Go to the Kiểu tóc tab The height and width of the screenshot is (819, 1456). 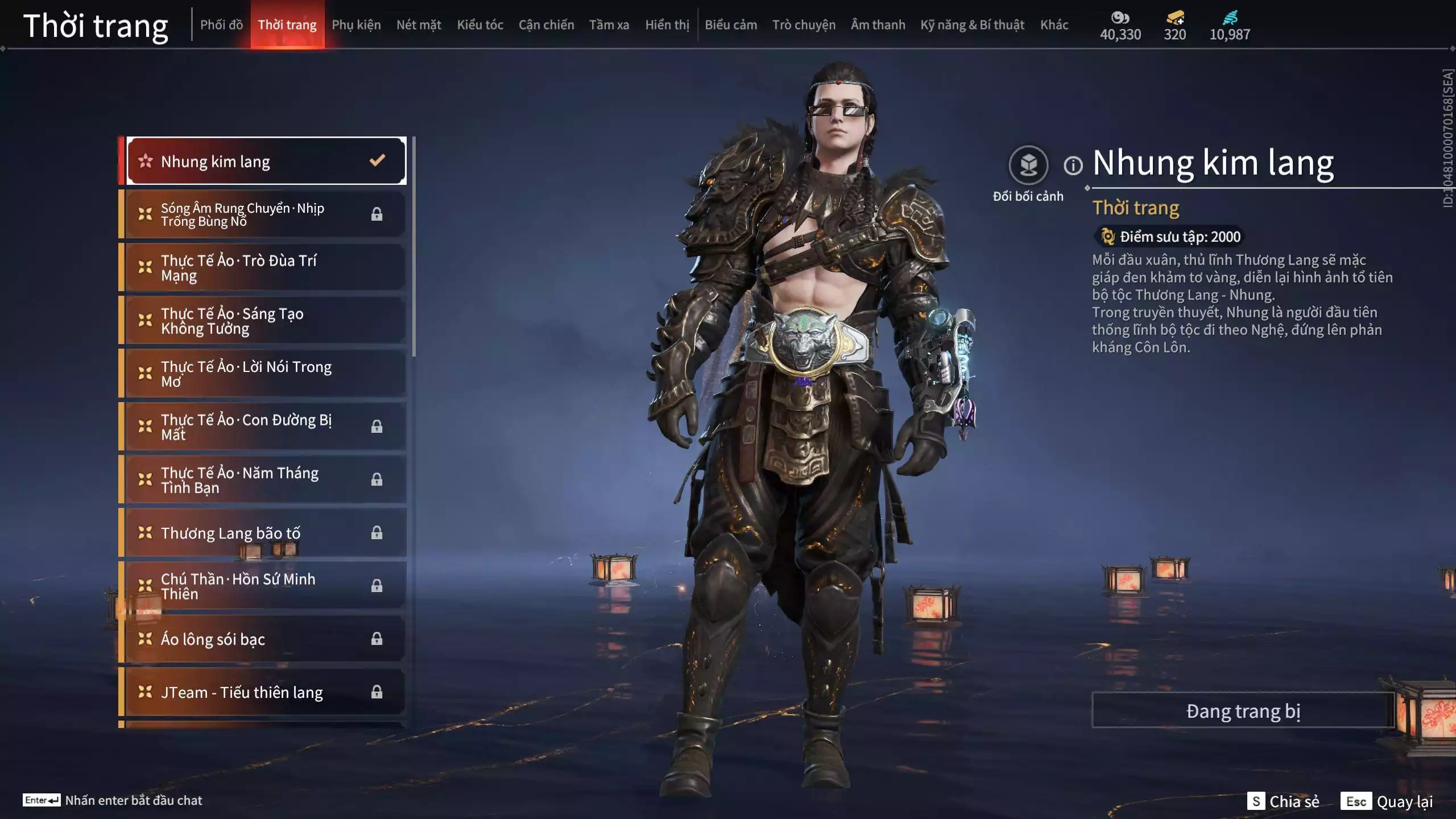480,25
